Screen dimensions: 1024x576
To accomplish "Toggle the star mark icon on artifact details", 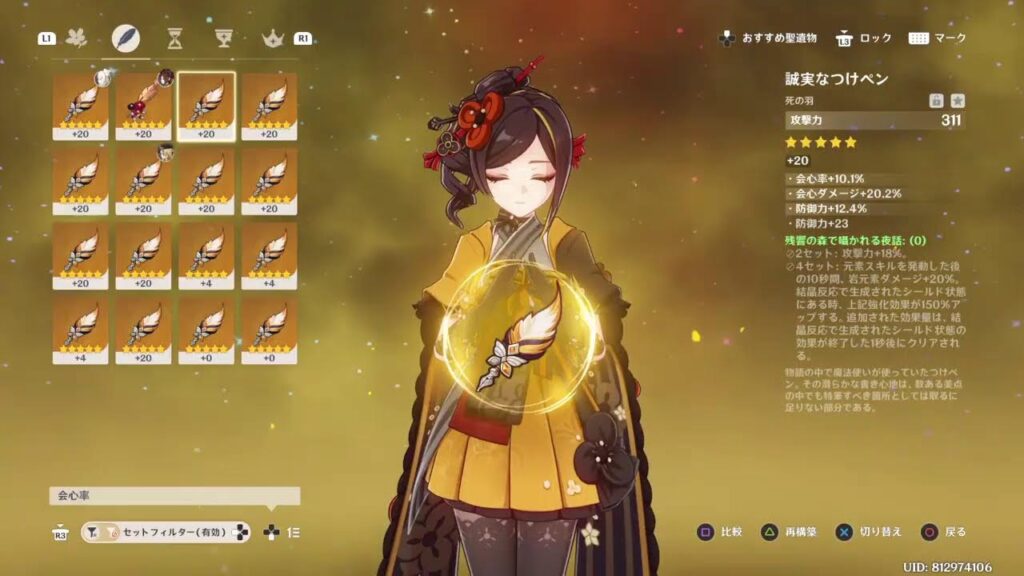I will 958,100.
